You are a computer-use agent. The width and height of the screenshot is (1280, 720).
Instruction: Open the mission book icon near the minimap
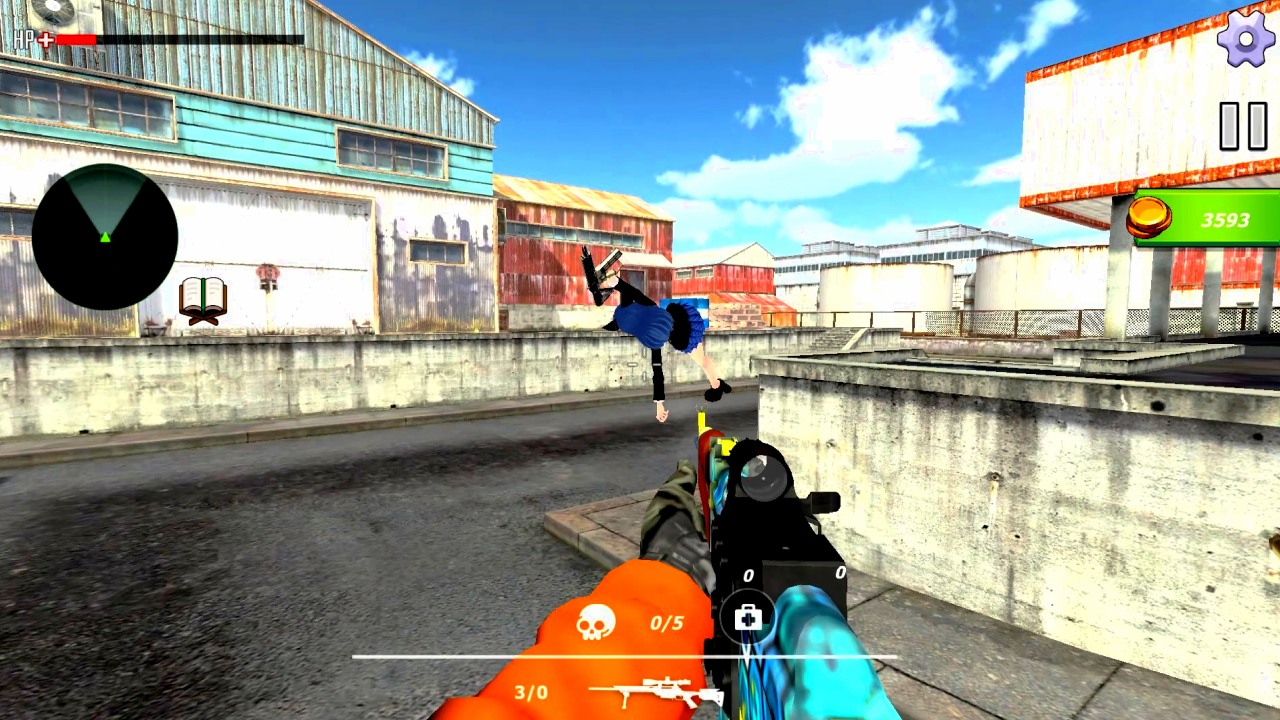(203, 298)
